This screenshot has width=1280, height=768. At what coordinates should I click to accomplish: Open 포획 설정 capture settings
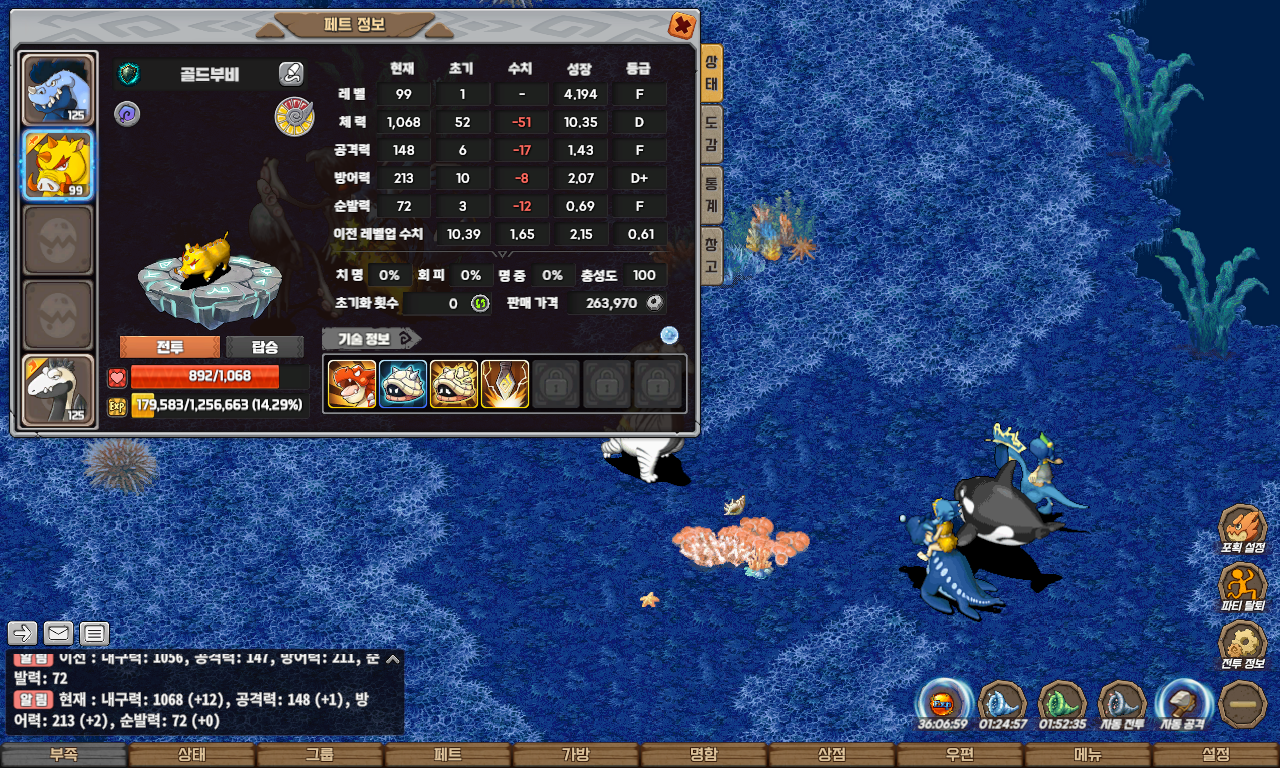point(1242,529)
